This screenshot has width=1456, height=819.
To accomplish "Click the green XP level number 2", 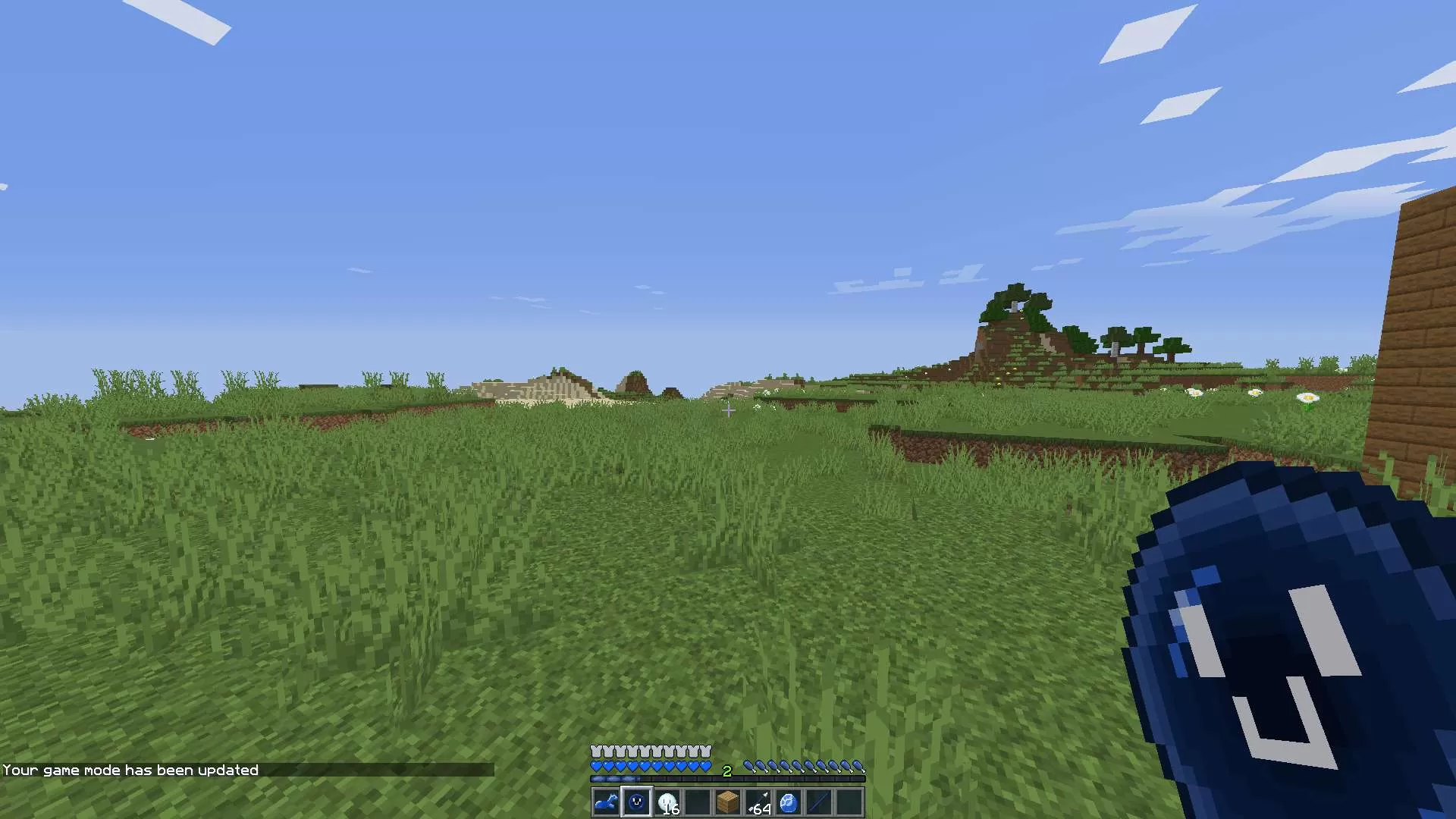I will (728, 770).
